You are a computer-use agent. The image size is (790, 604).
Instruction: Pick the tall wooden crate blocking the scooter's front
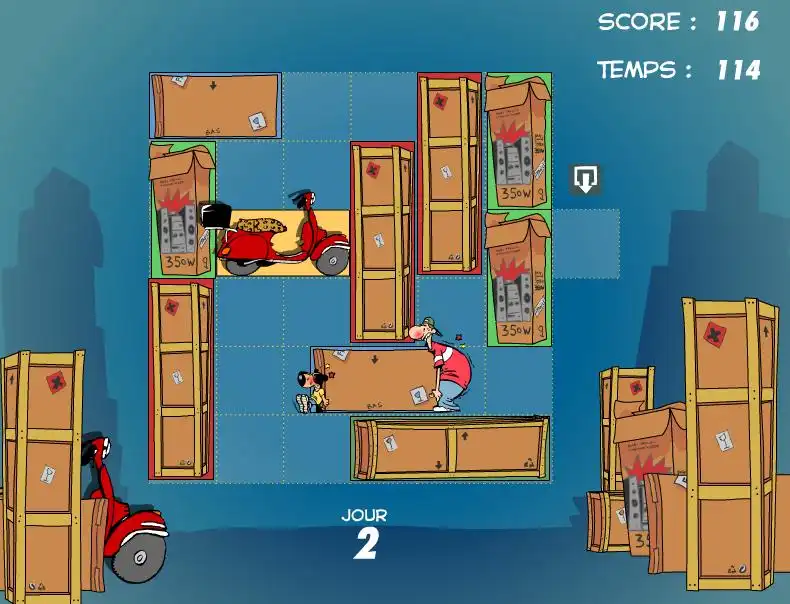pos(382,242)
